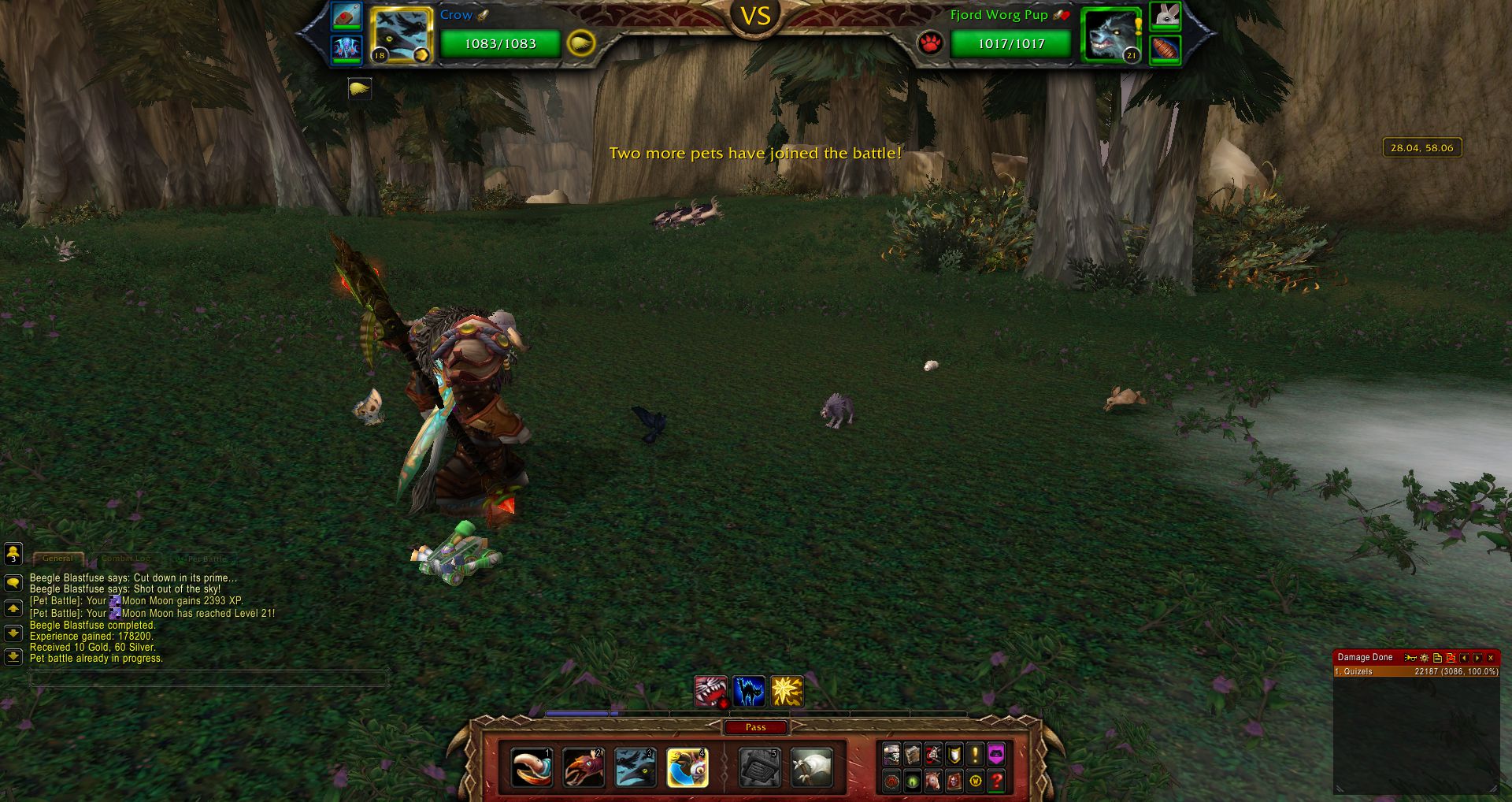
Task: Open the social friends button showing 3
Action: click(x=13, y=554)
